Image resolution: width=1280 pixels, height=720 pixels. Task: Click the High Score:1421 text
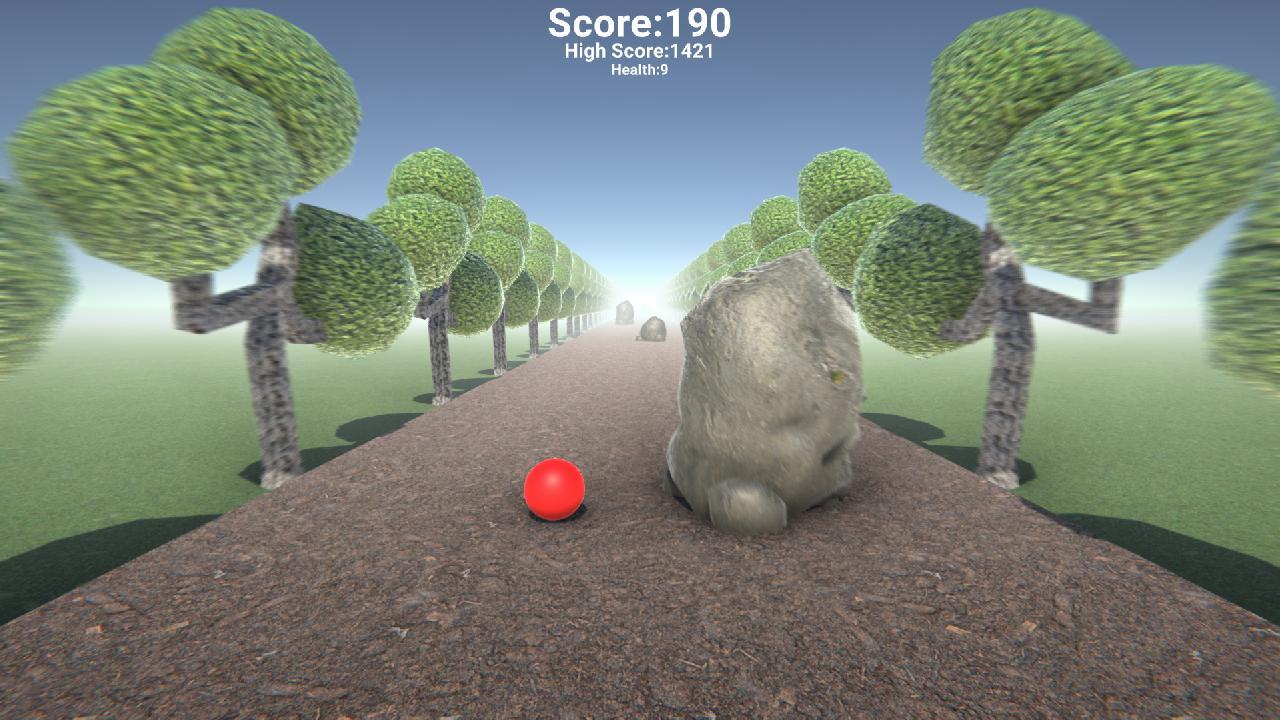[638, 51]
